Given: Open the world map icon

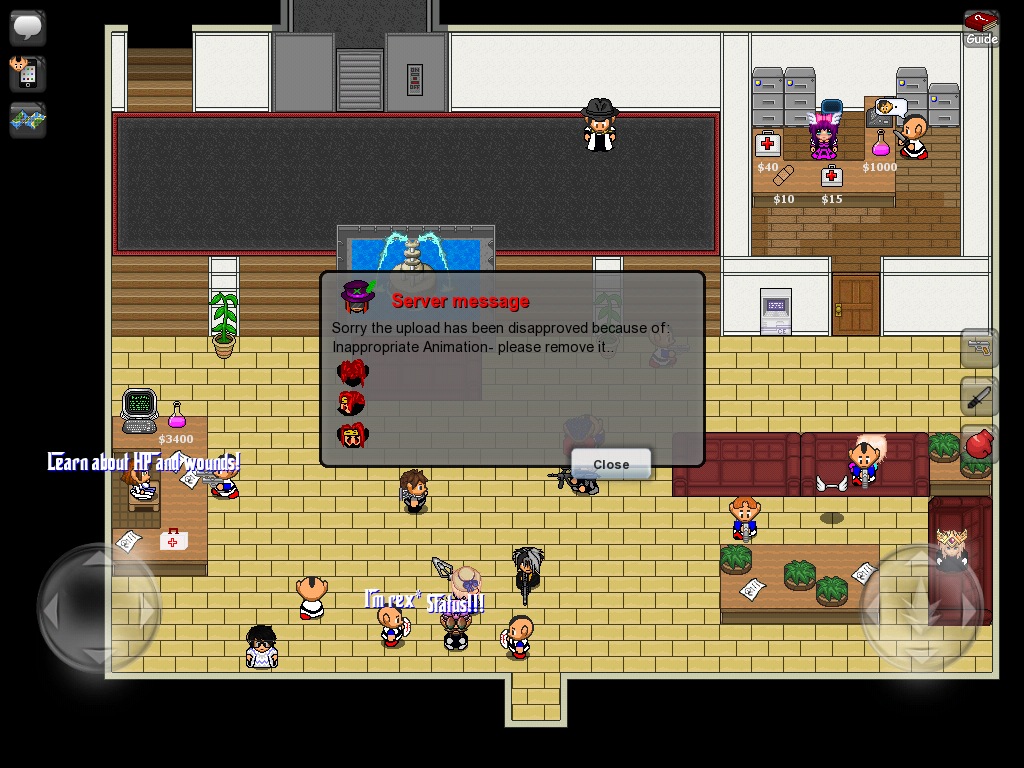Looking at the screenshot, I should pyautogui.click(x=28, y=120).
